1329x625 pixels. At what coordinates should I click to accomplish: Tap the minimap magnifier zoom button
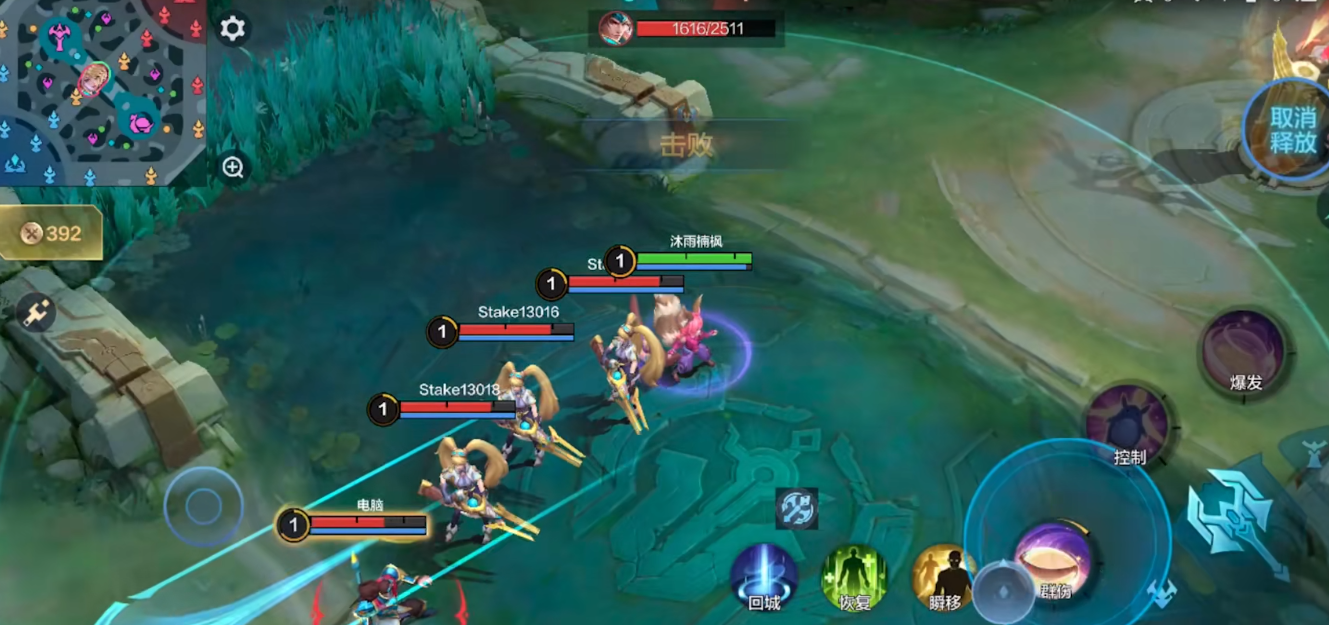click(233, 167)
